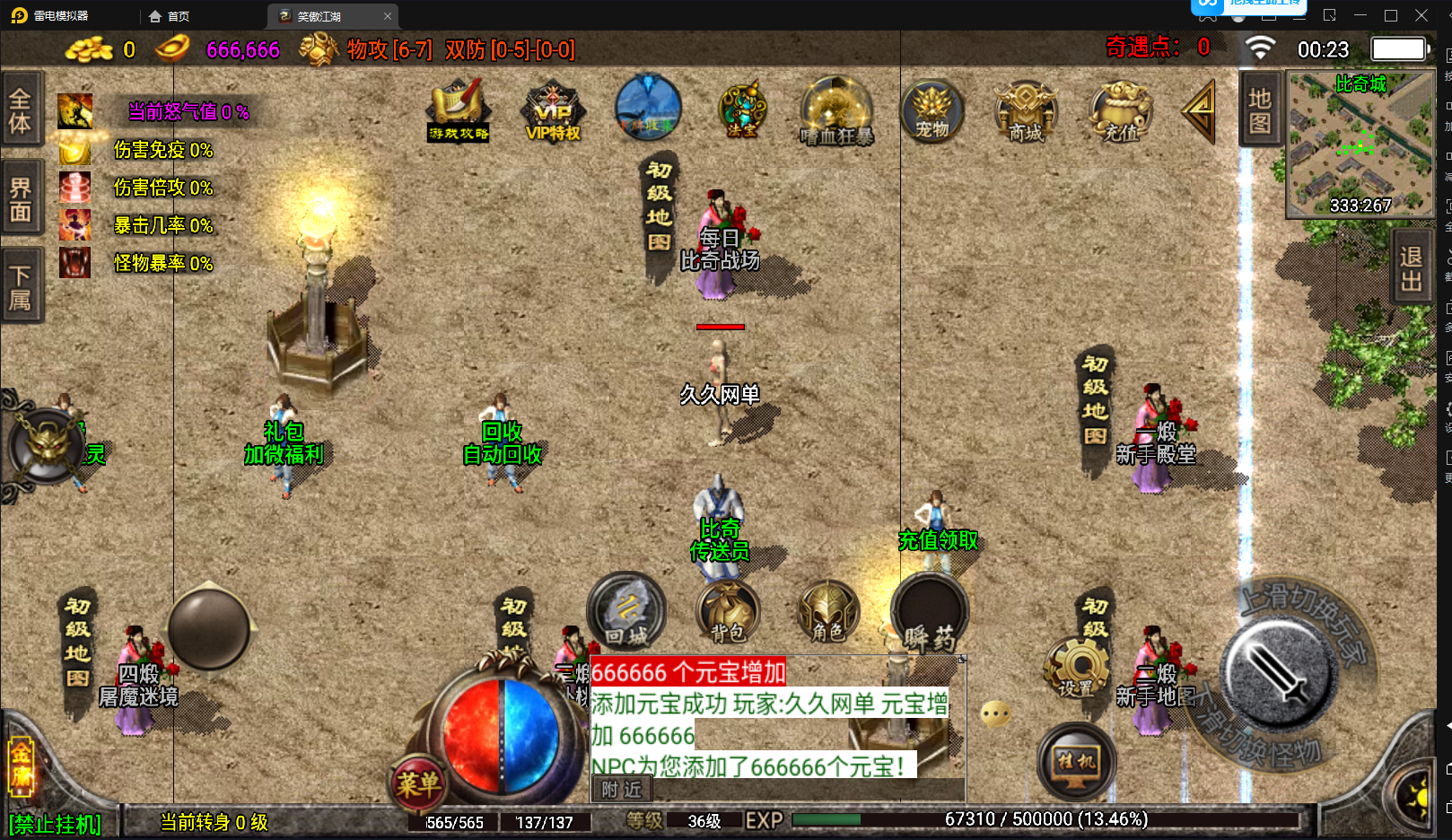1452x840 pixels.
Task: Open the 游戏攻略 game guide icon
Action: click(459, 110)
